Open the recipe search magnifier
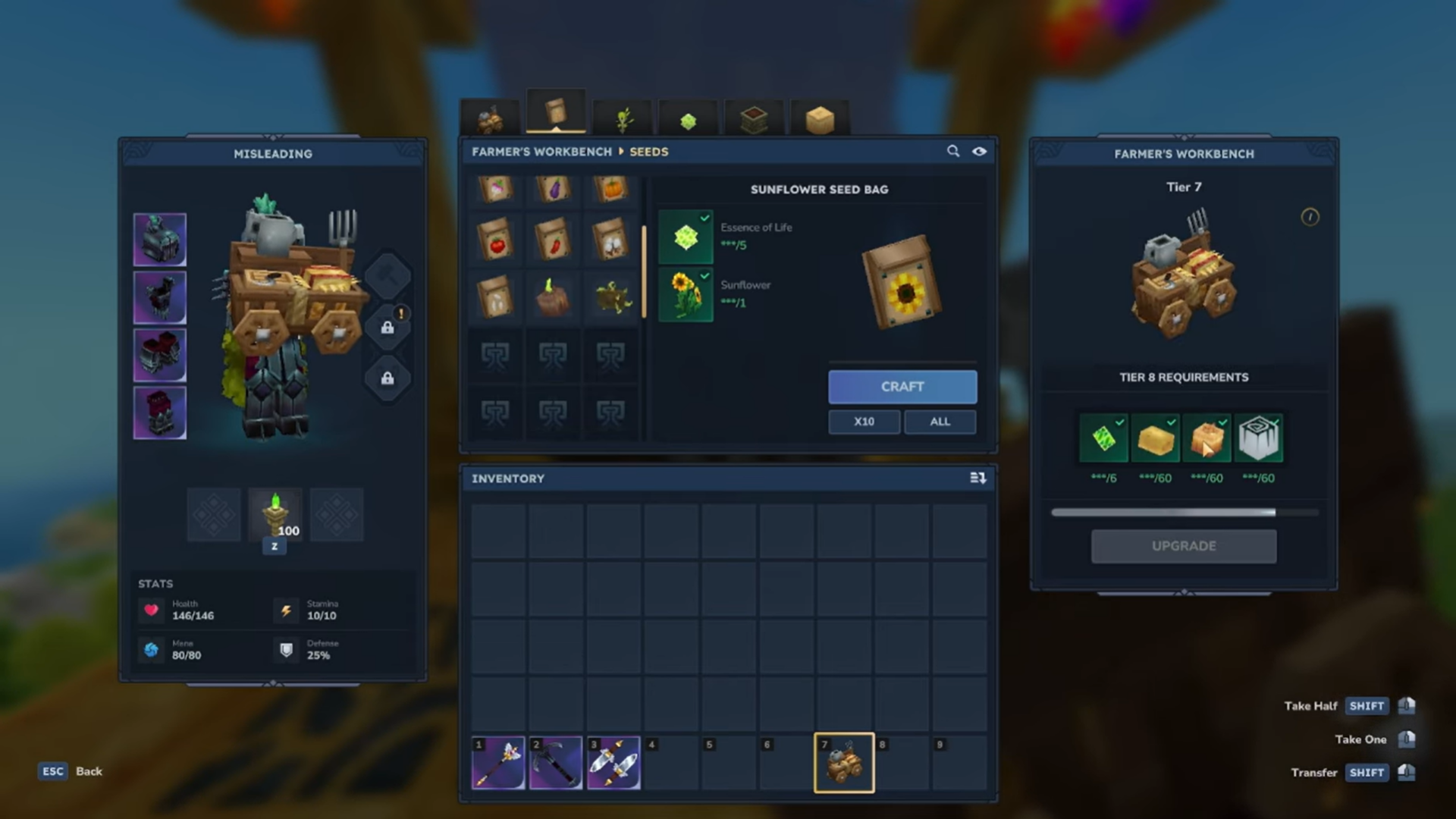The image size is (1456, 819). (953, 152)
